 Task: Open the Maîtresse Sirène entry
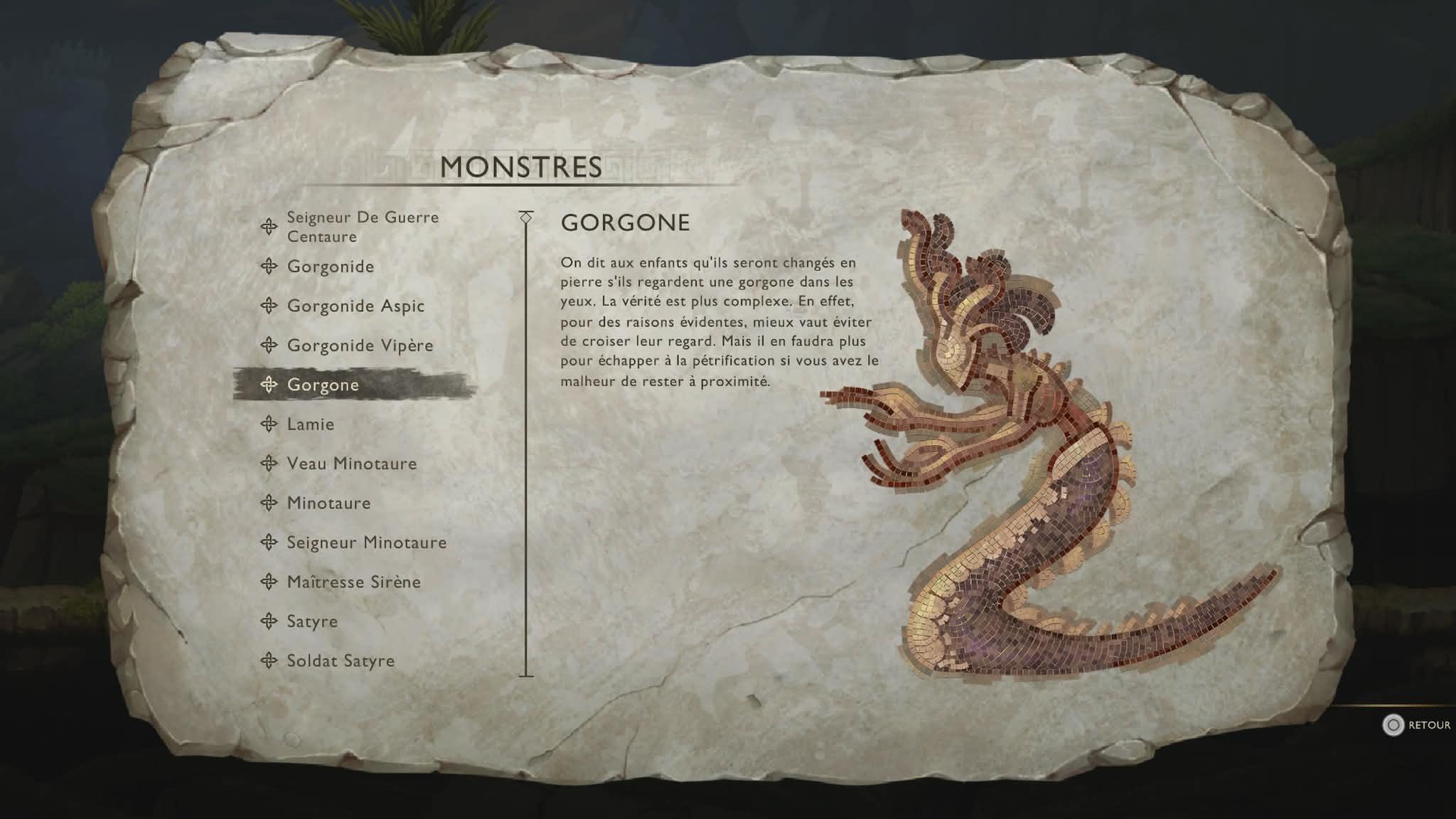click(x=353, y=582)
